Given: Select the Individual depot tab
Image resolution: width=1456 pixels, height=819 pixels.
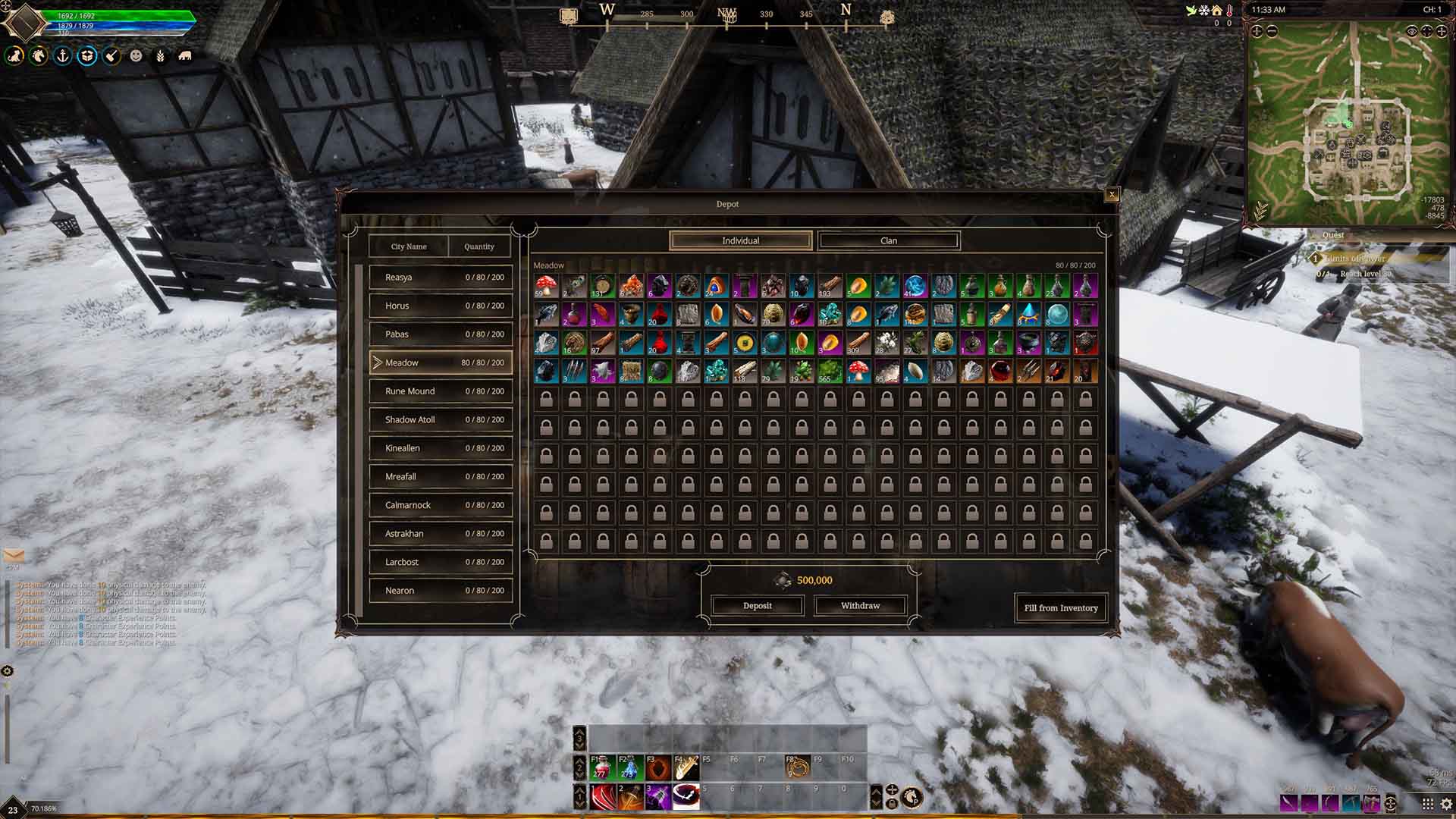Looking at the screenshot, I should (x=740, y=240).
